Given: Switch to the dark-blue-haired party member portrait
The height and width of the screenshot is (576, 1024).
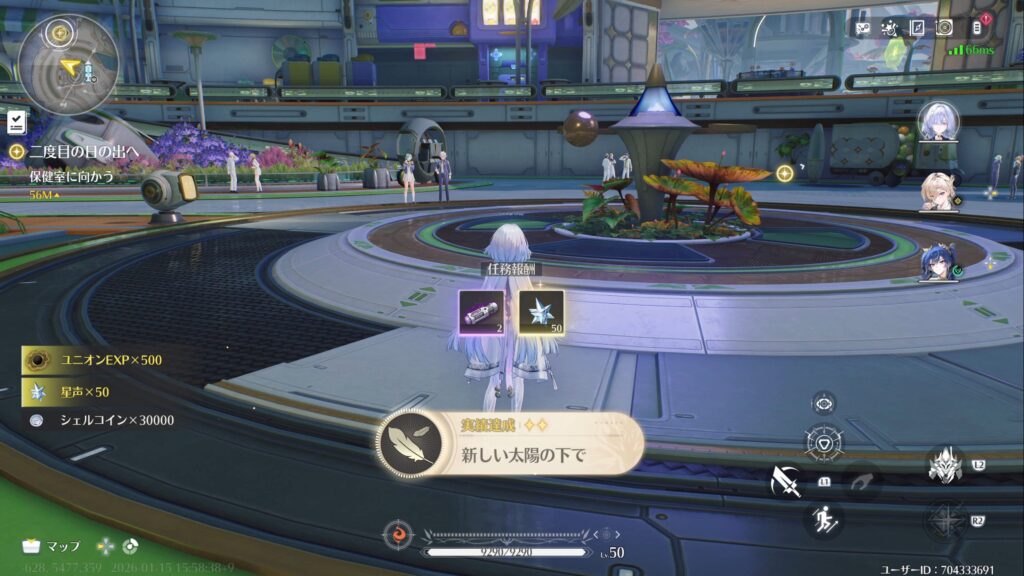Looking at the screenshot, I should tap(938, 263).
